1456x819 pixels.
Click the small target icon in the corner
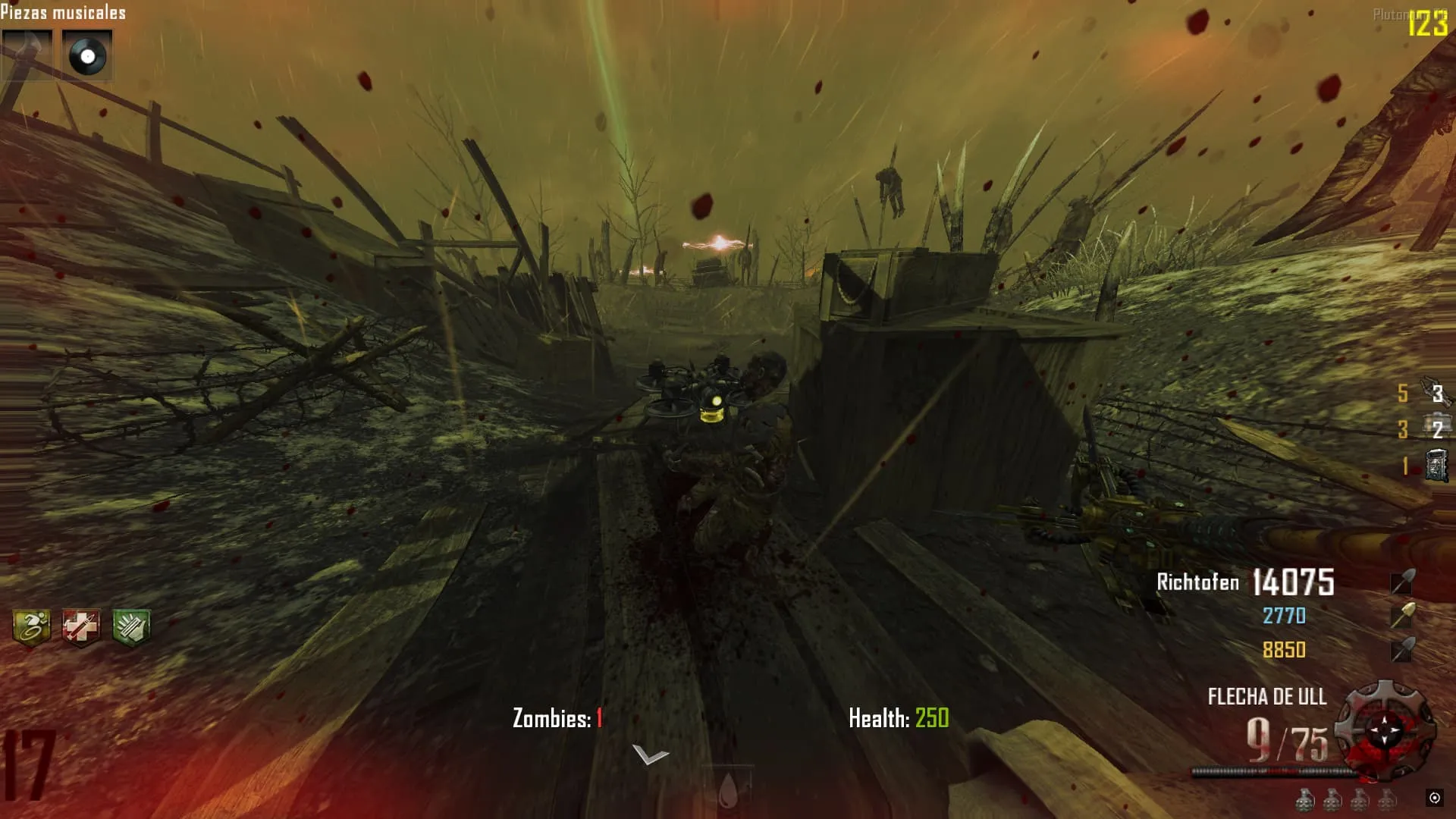1434,797
